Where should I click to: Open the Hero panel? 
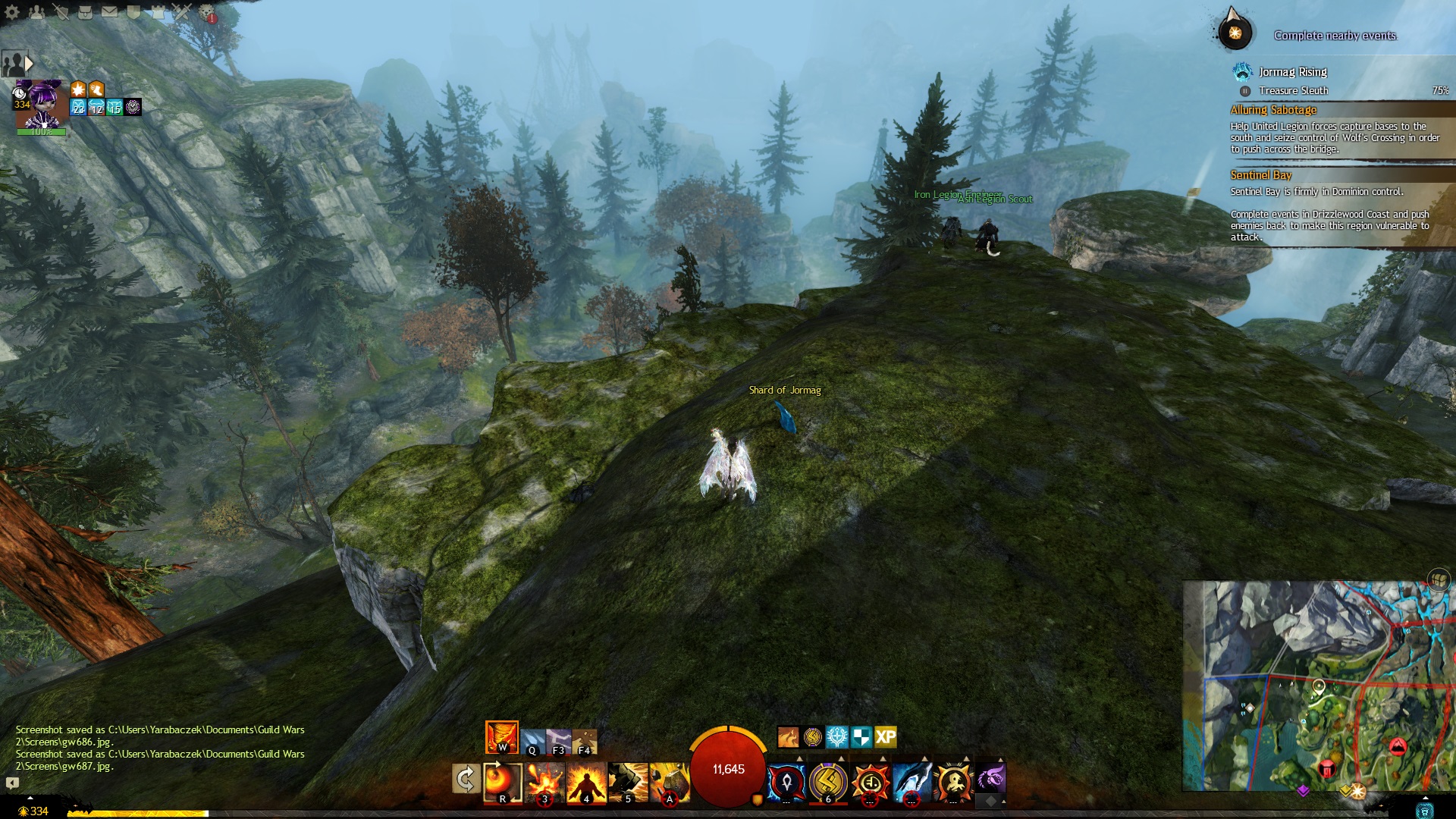click(61, 12)
